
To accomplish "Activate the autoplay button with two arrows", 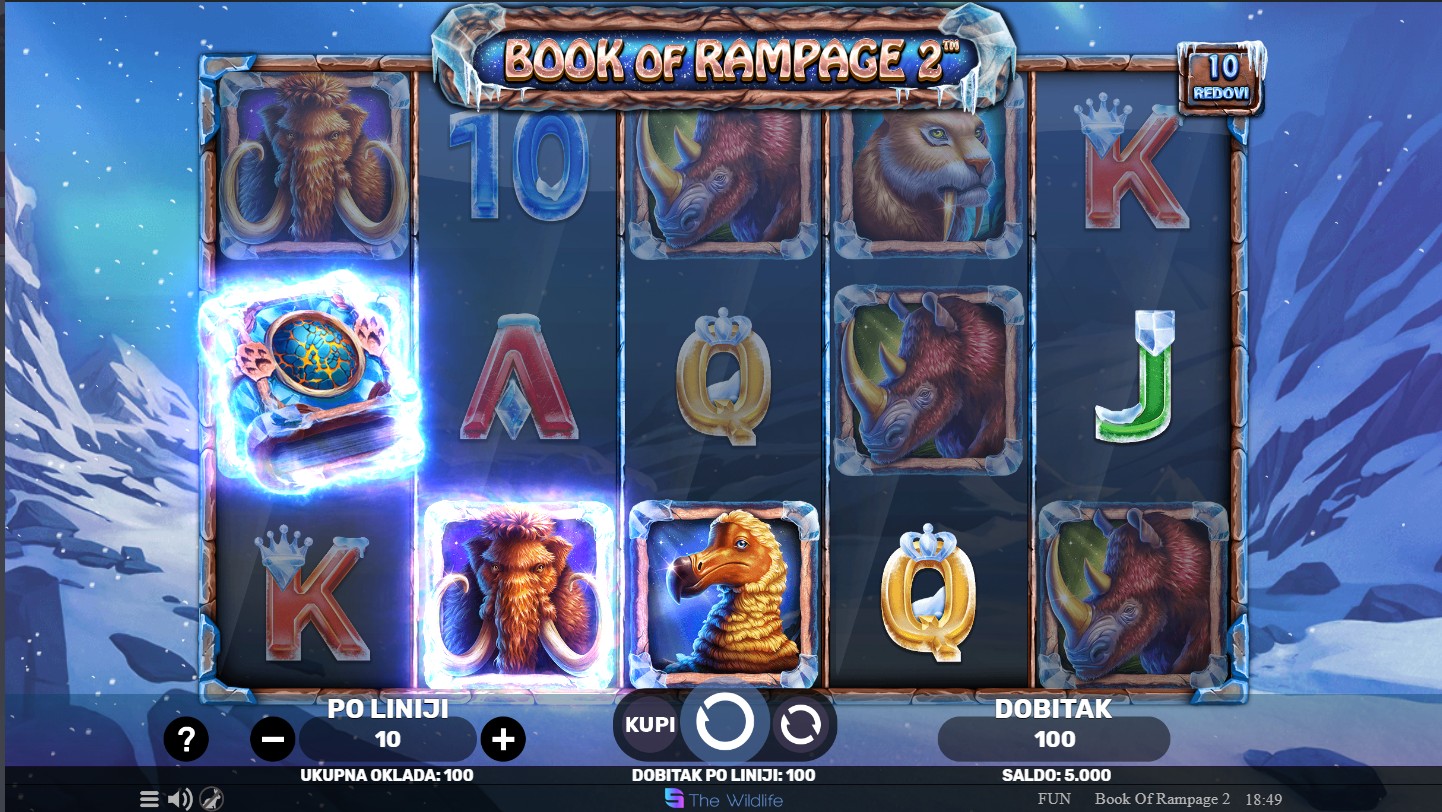I will click(x=800, y=724).
